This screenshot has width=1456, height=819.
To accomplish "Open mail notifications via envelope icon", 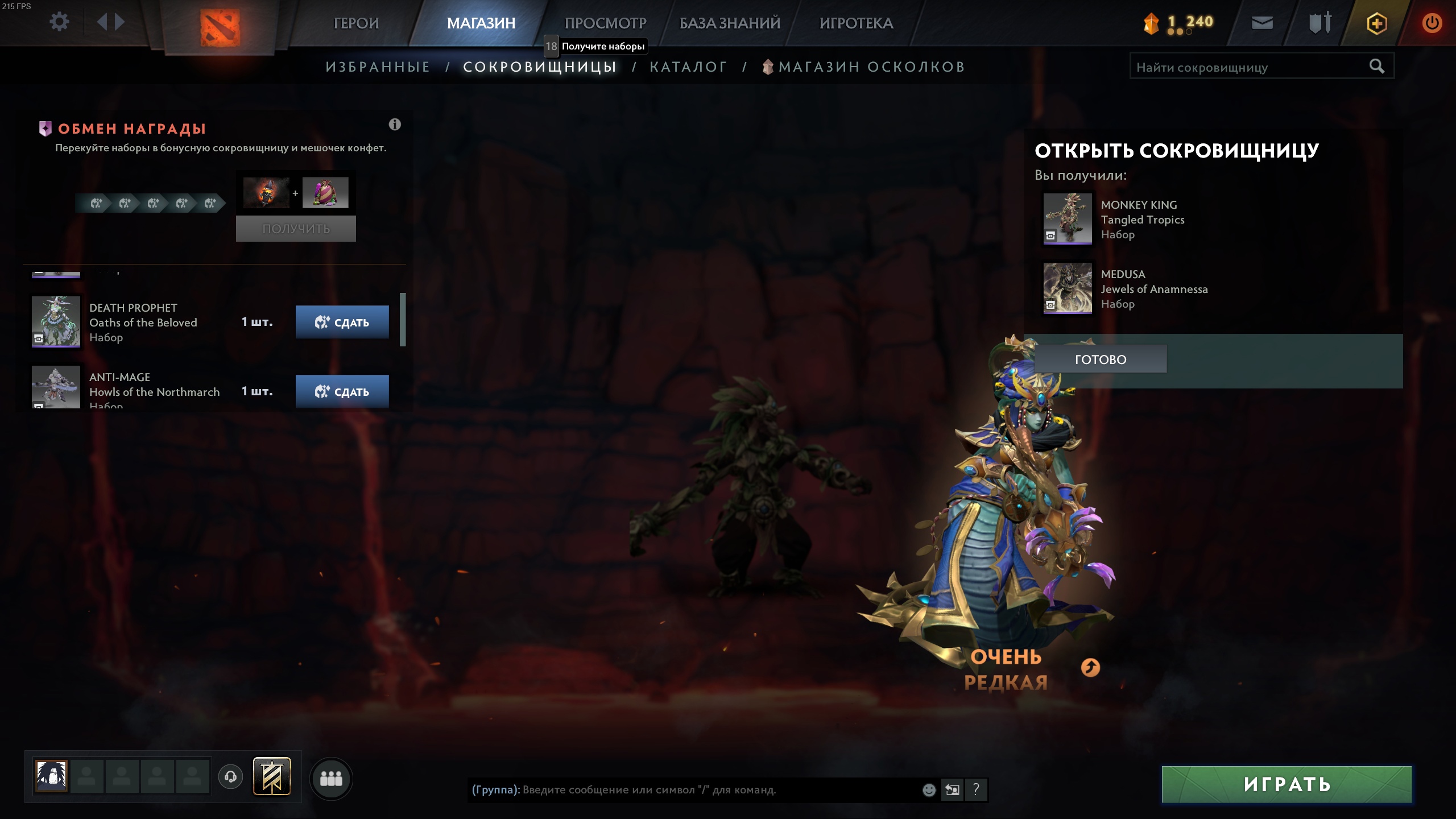I will pos(1263,23).
